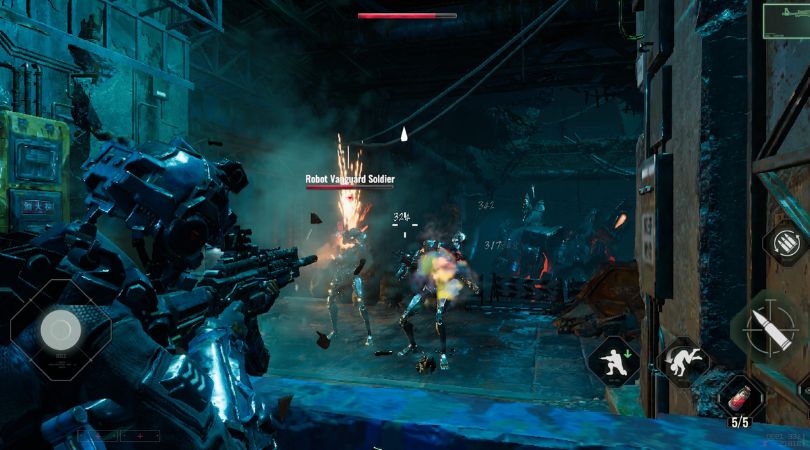810x450 pixels.
Task: Reload using the ammo magazine icon
Action: coord(787,243)
